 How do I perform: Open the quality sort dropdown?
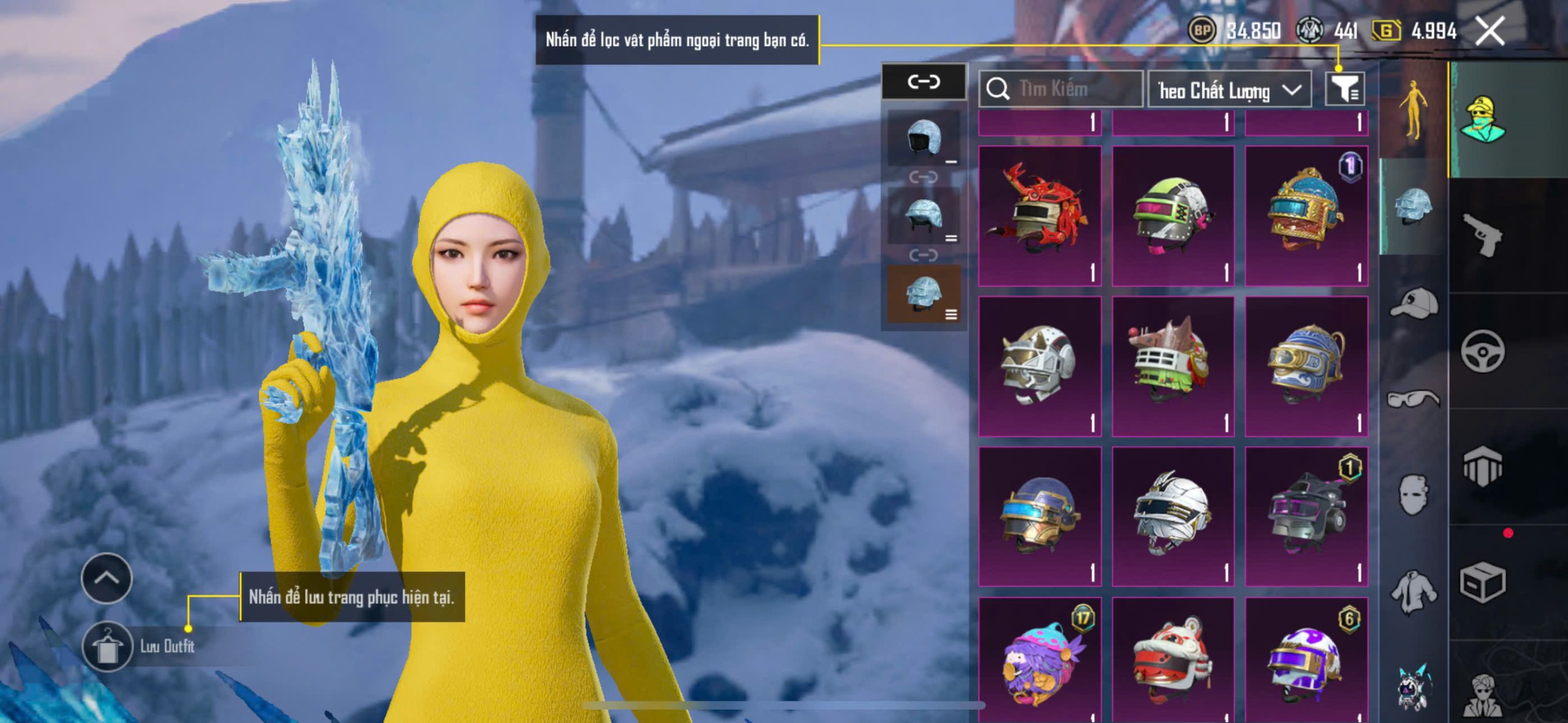[1229, 90]
